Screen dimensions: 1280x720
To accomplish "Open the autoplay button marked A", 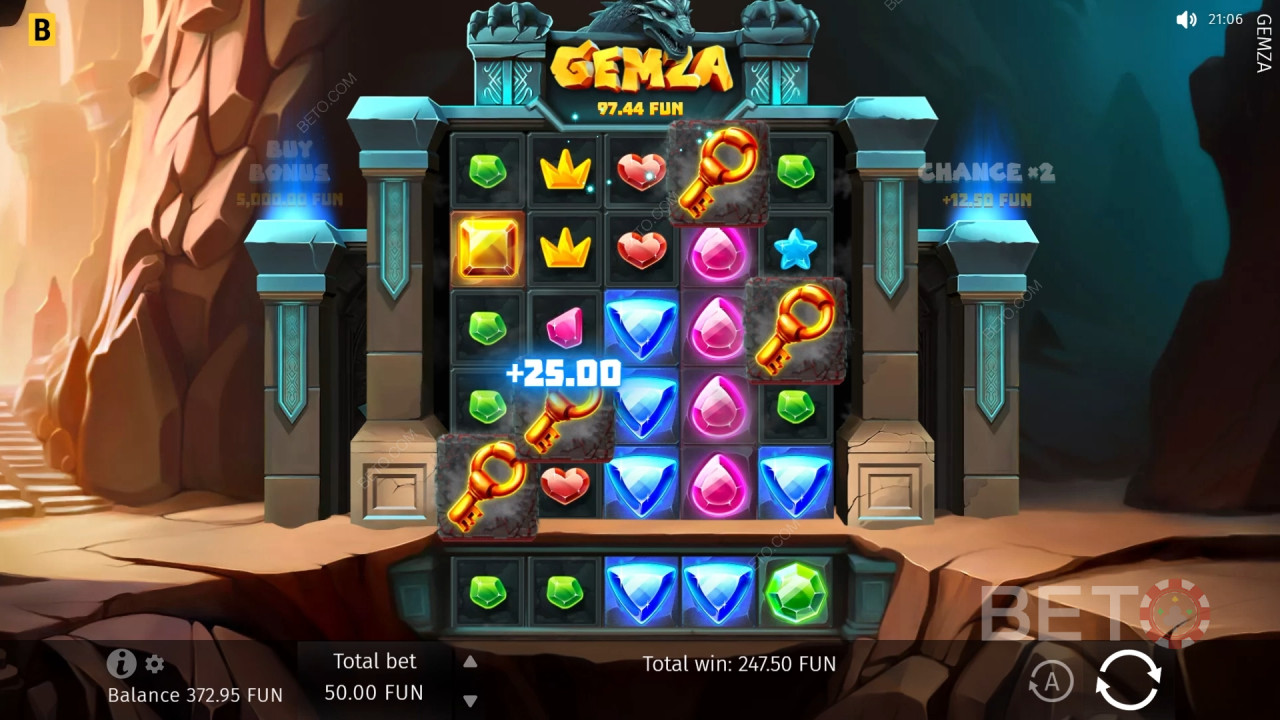I will pyautogui.click(x=1051, y=681).
